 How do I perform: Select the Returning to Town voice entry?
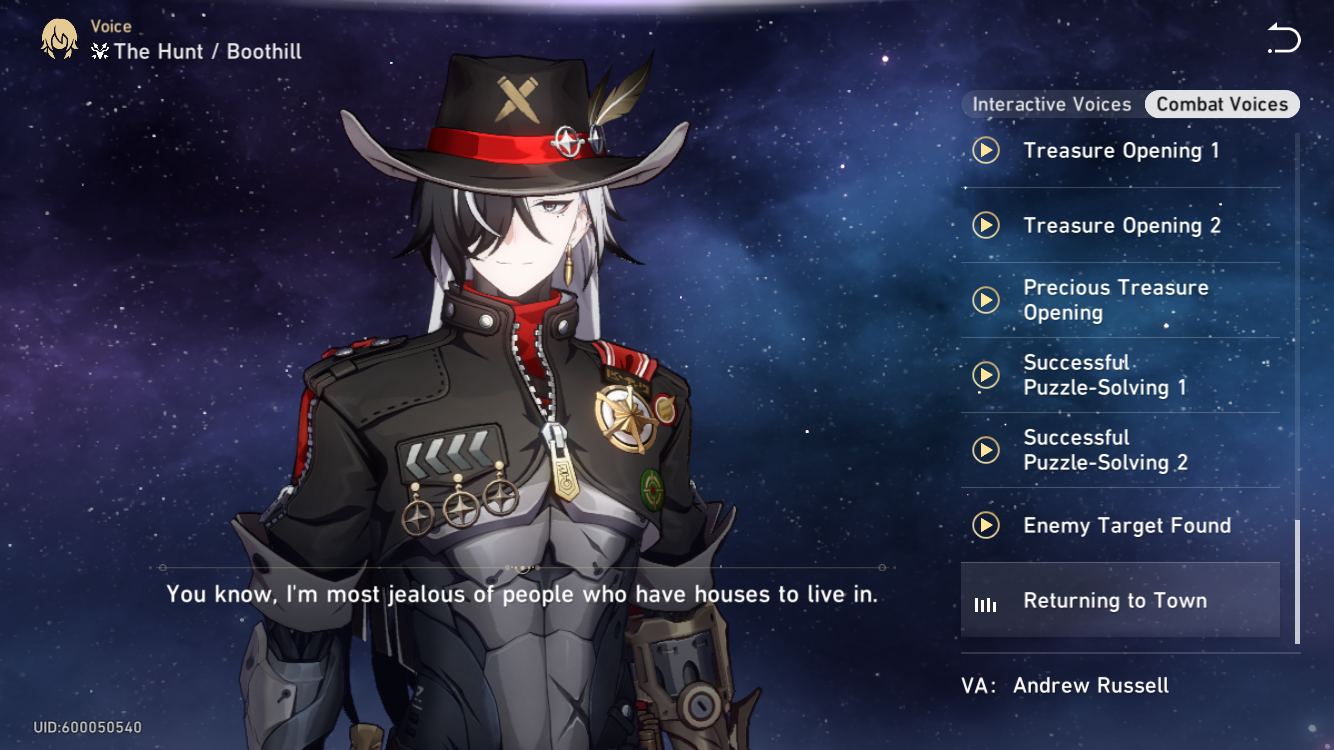tap(1120, 600)
